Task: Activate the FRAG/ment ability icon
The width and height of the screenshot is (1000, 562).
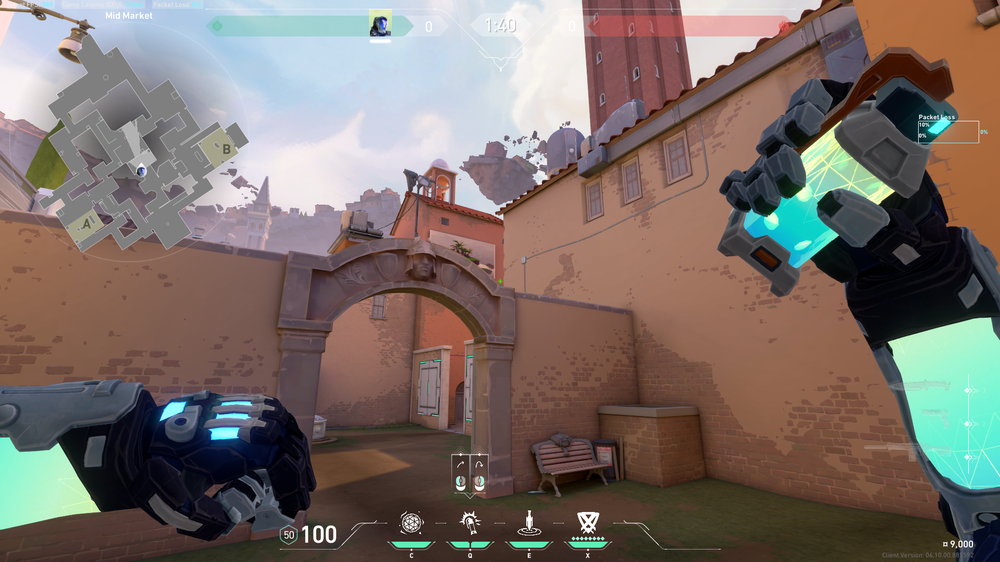Action: (411, 522)
